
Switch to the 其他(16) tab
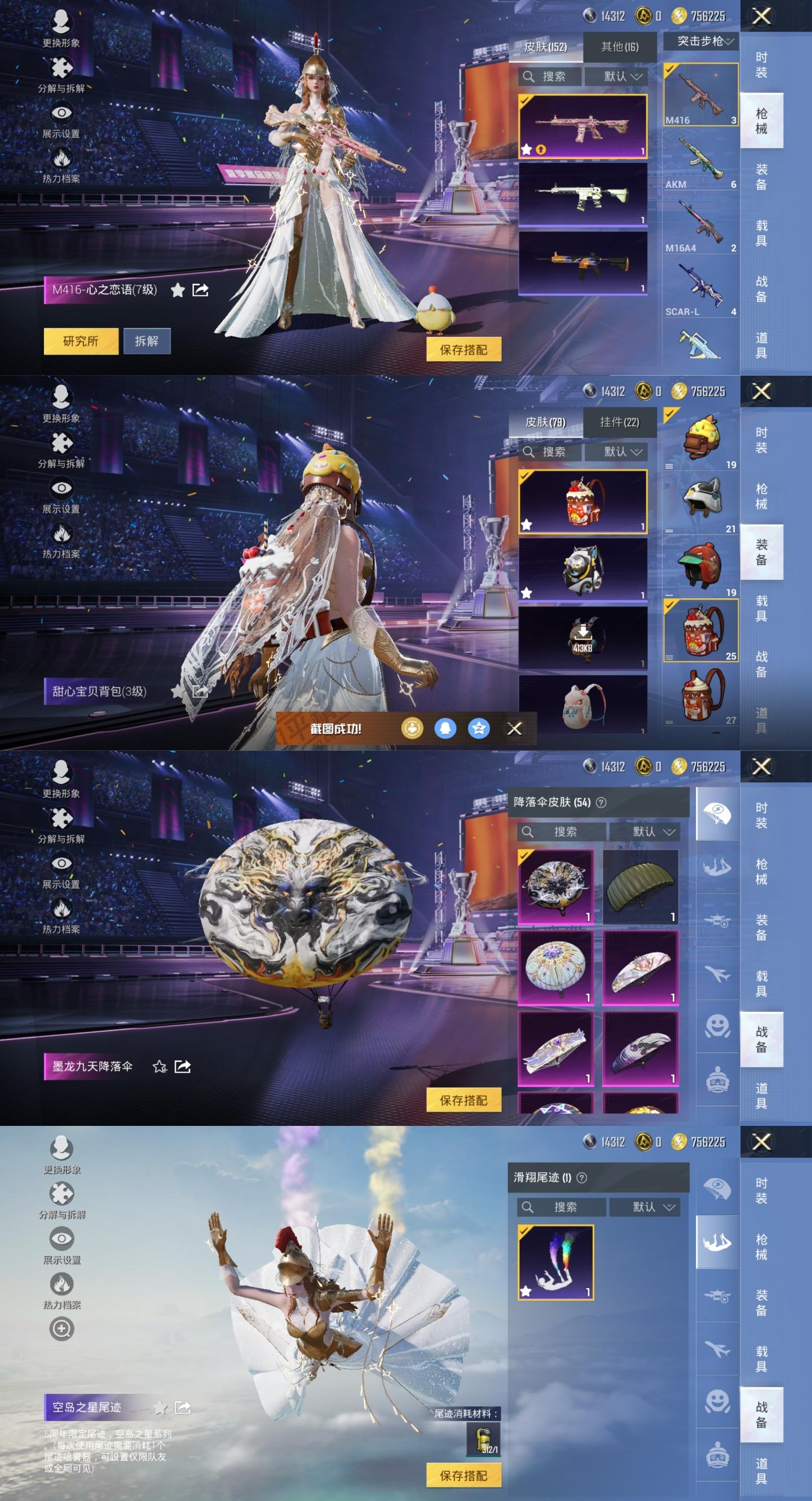point(619,47)
